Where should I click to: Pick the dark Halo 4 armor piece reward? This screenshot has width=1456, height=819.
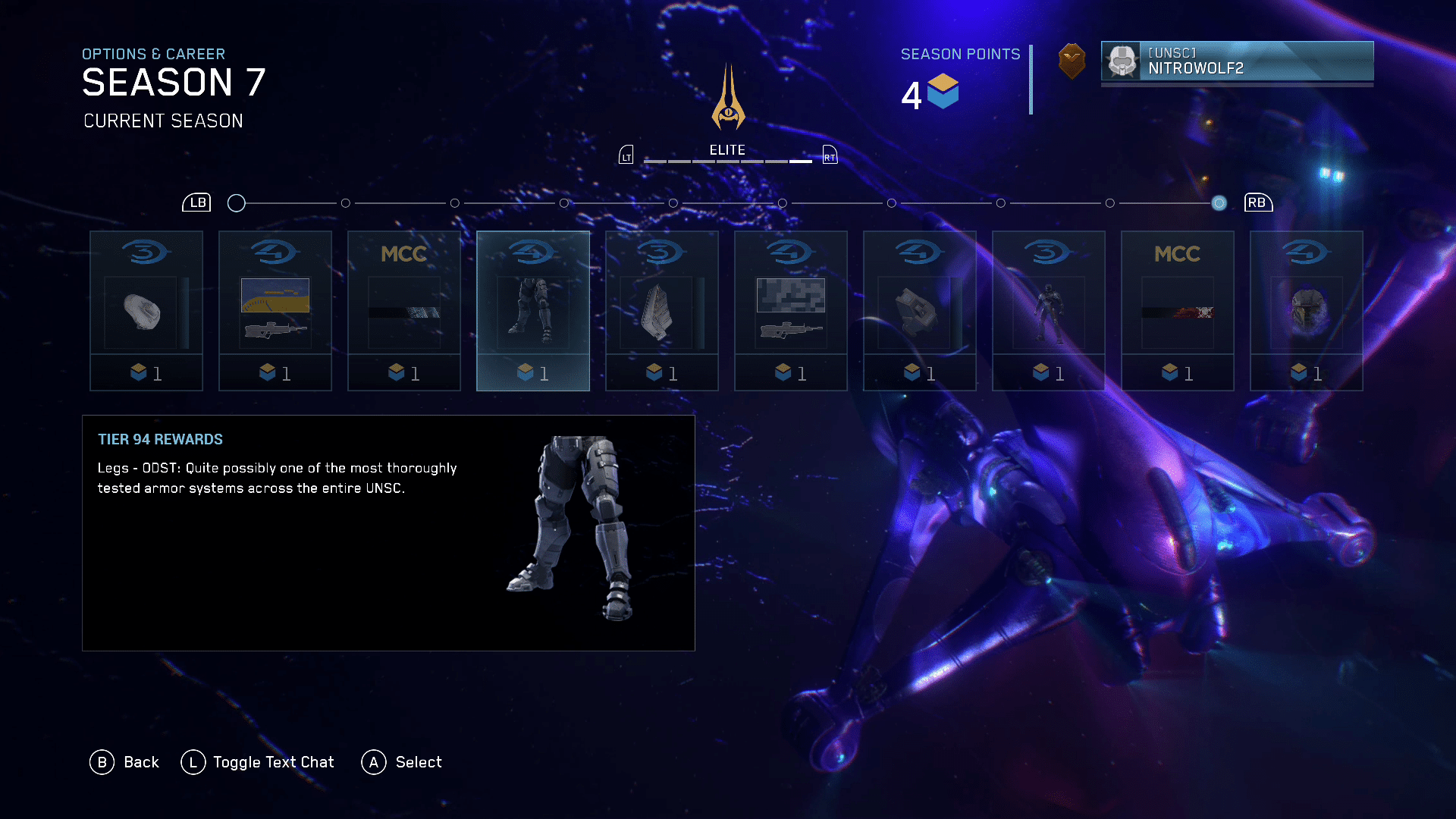920,311
